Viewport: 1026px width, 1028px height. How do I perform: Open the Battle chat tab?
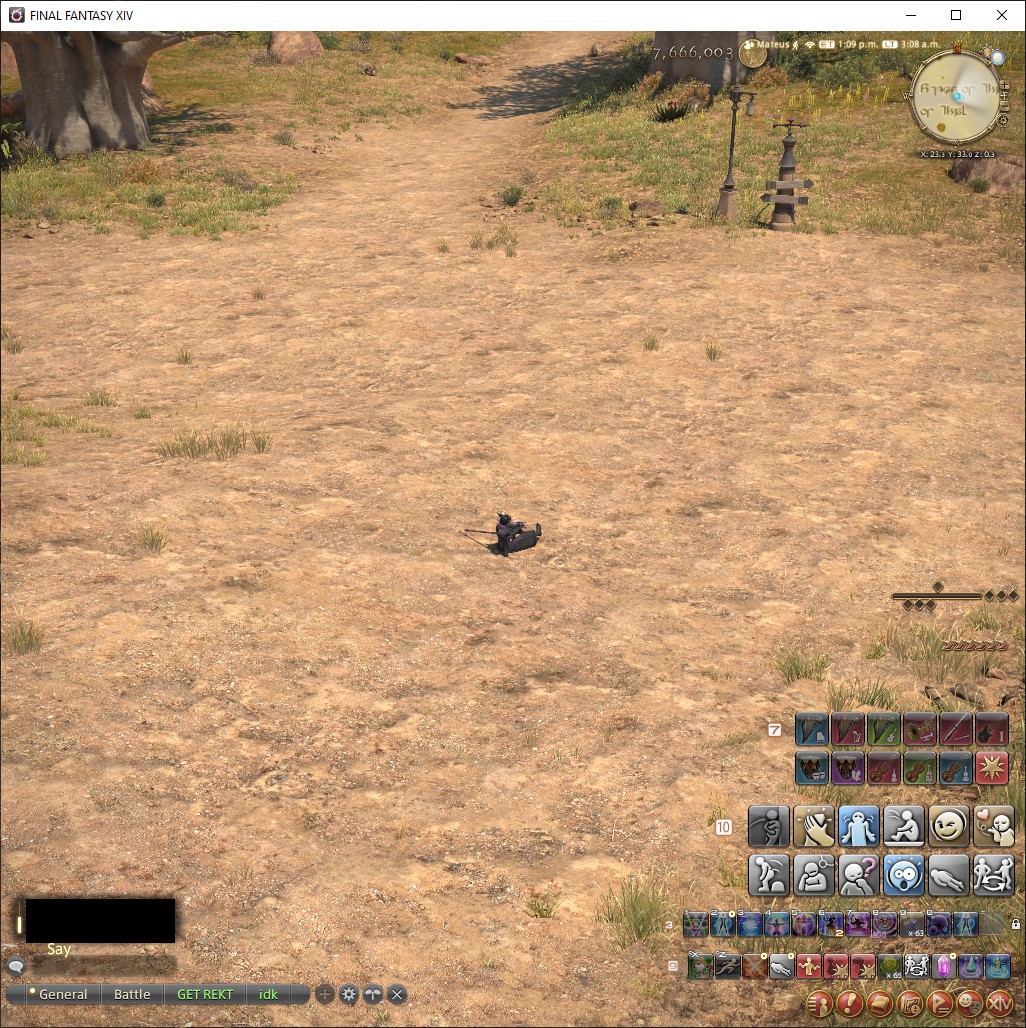[x=132, y=994]
